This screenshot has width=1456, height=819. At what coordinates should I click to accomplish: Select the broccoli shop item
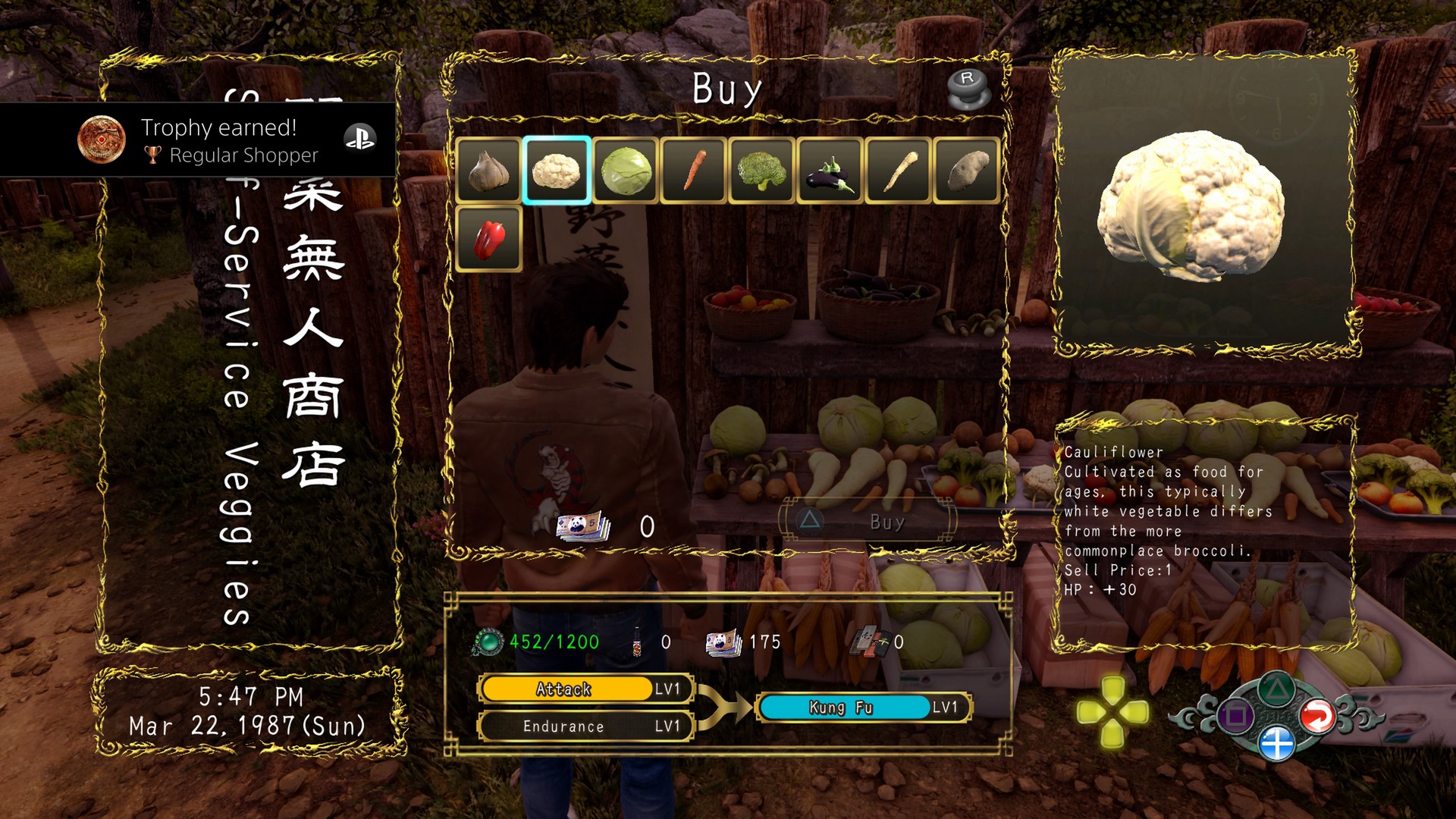(761, 171)
